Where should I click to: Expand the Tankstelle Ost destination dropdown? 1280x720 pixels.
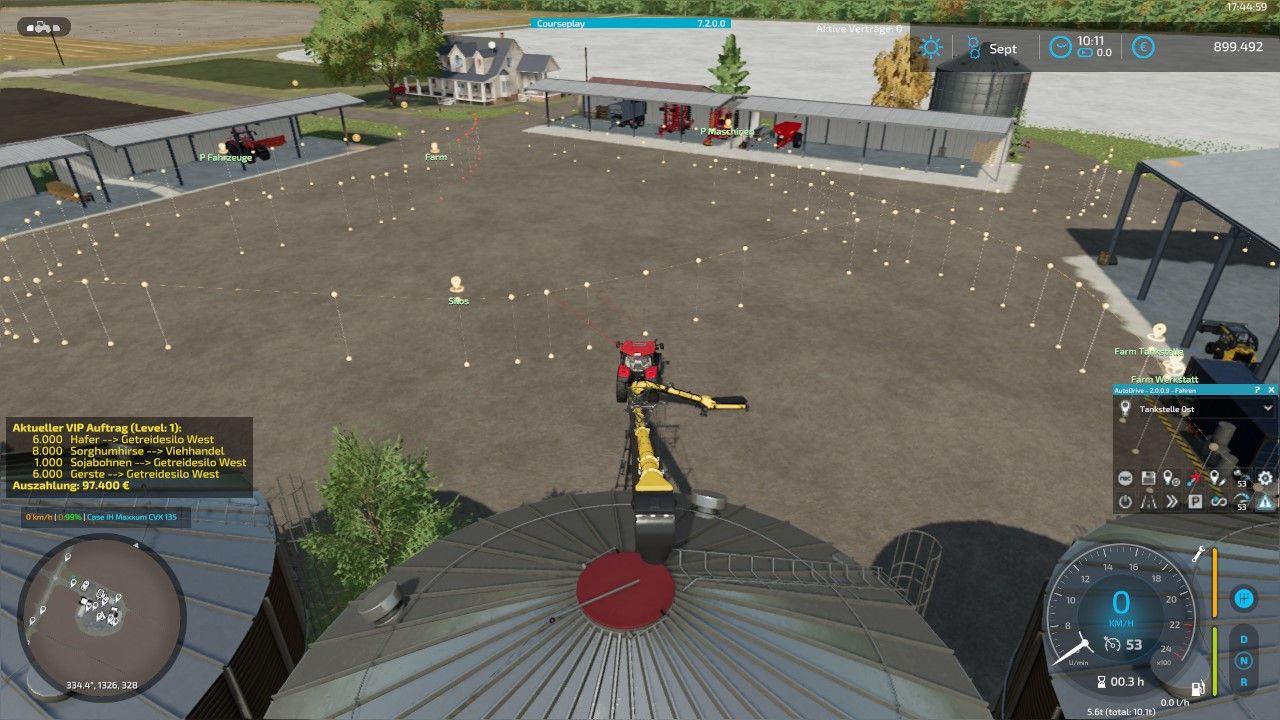pyautogui.click(x=1268, y=408)
